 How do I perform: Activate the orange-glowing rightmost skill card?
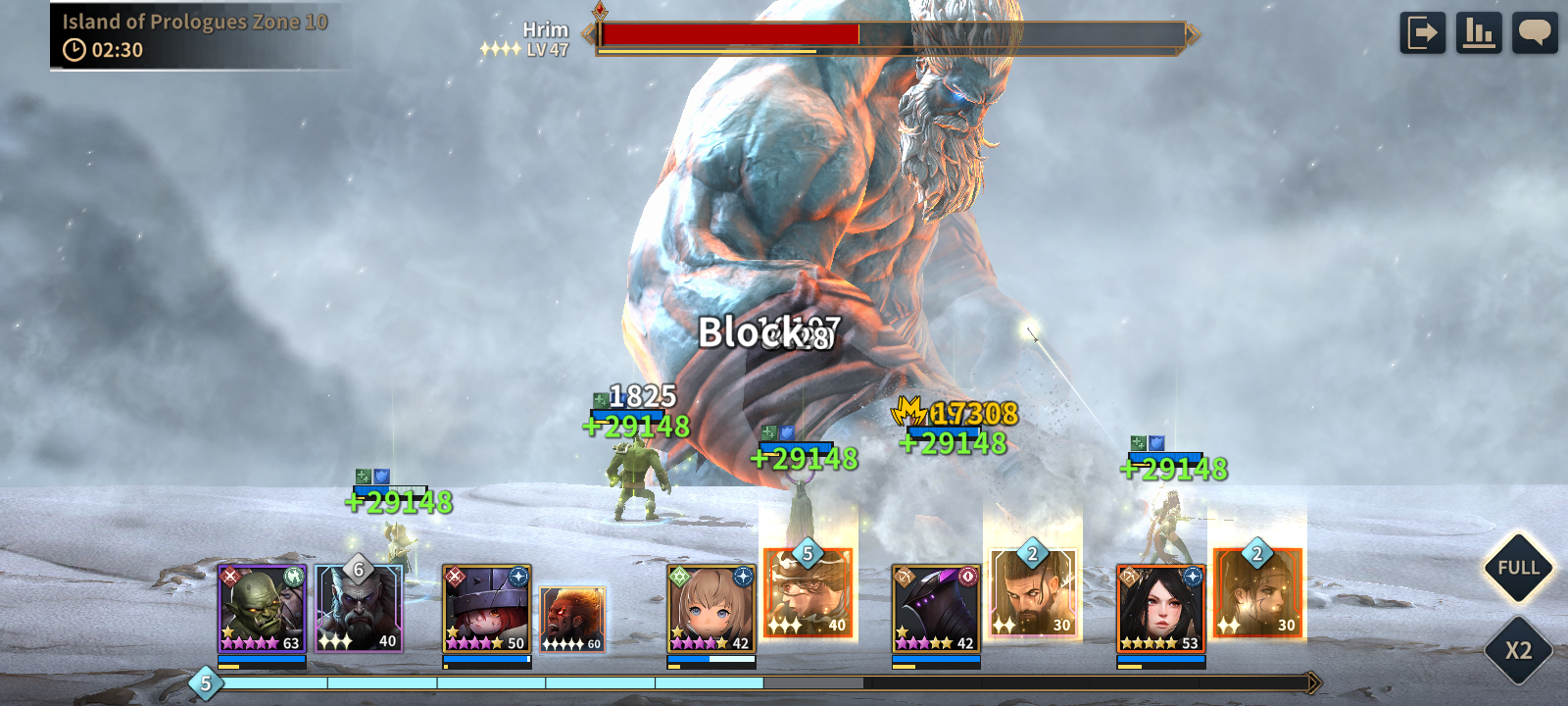point(1257,593)
